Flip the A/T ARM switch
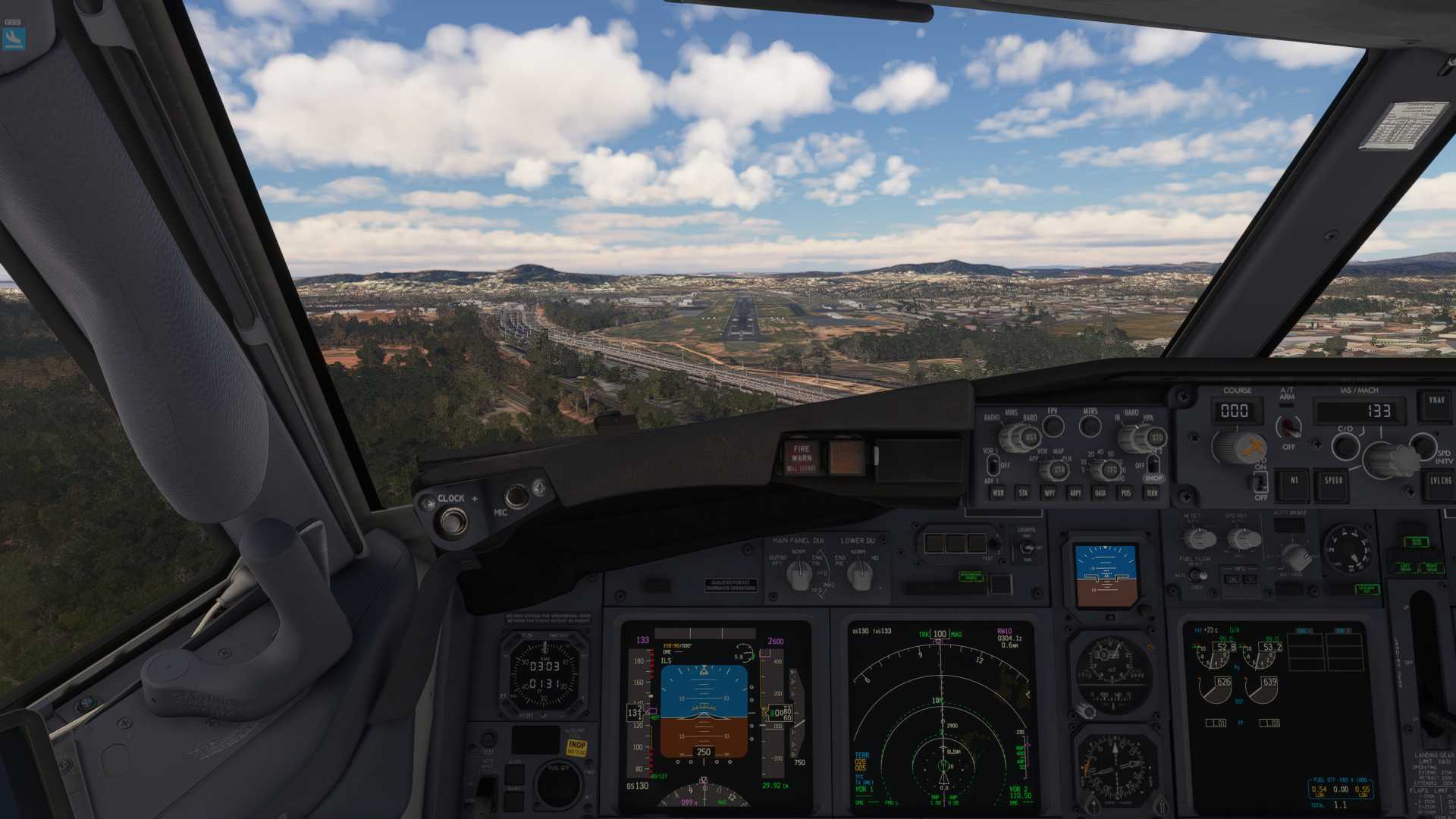1456x819 pixels. pyautogui.click(x=1288, y=428)
